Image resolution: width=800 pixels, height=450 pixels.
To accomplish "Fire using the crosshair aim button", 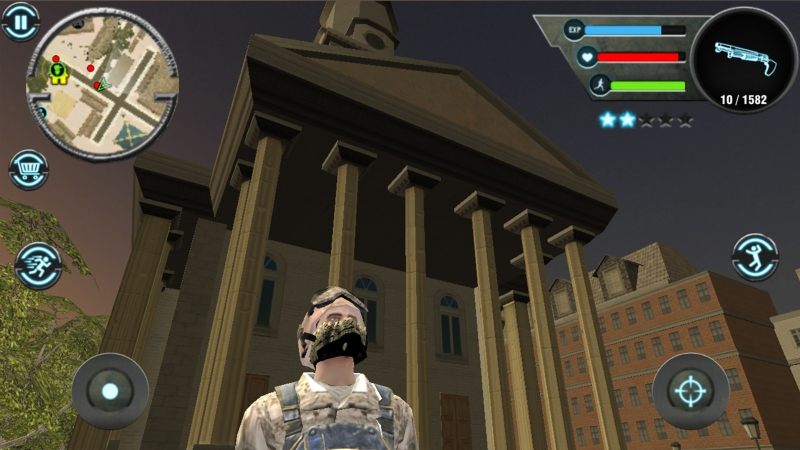I will click(x=690, y=390).
